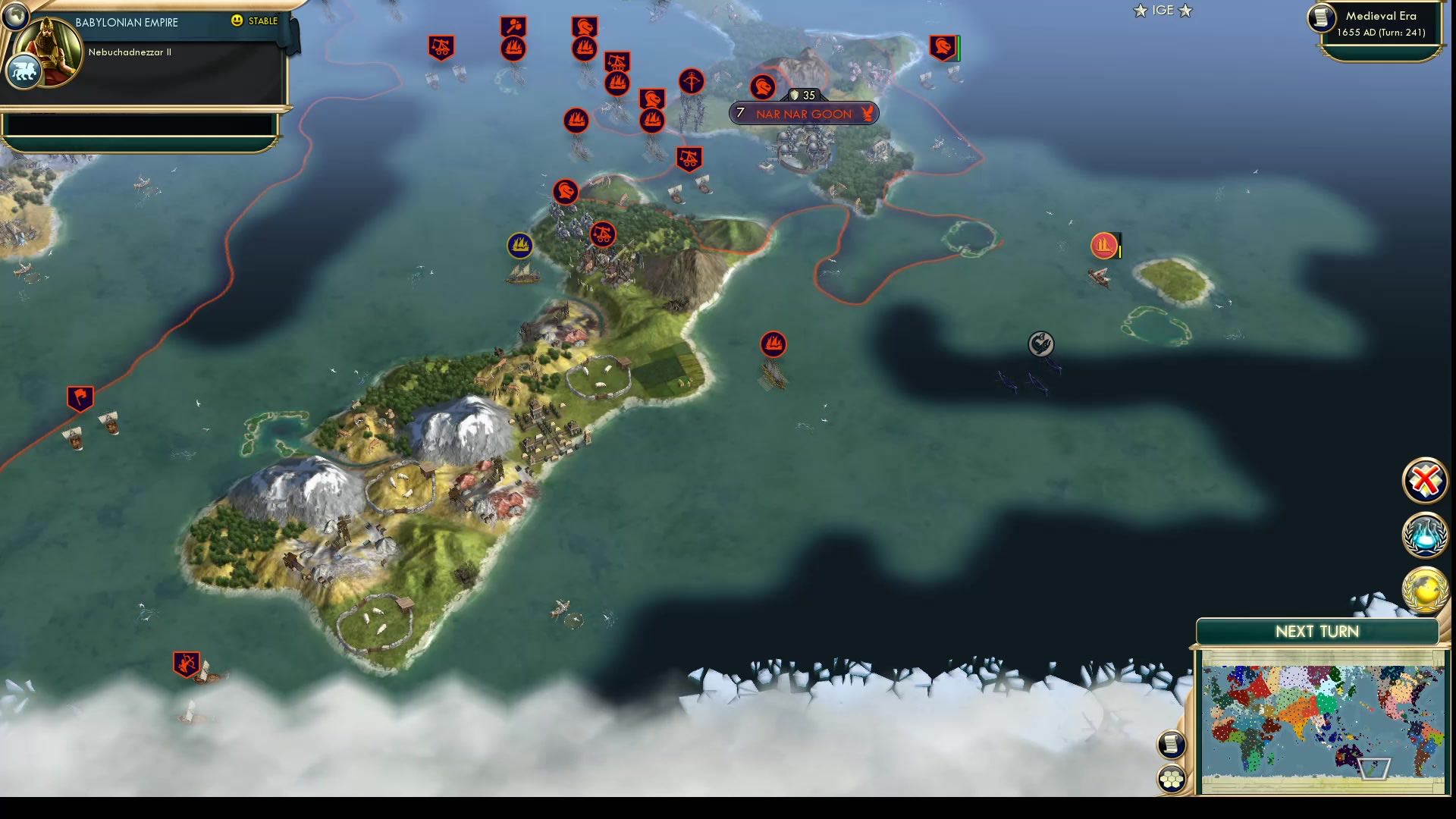Toggle strategic view with the hexagon grid icon

[x=1172, y=778]
